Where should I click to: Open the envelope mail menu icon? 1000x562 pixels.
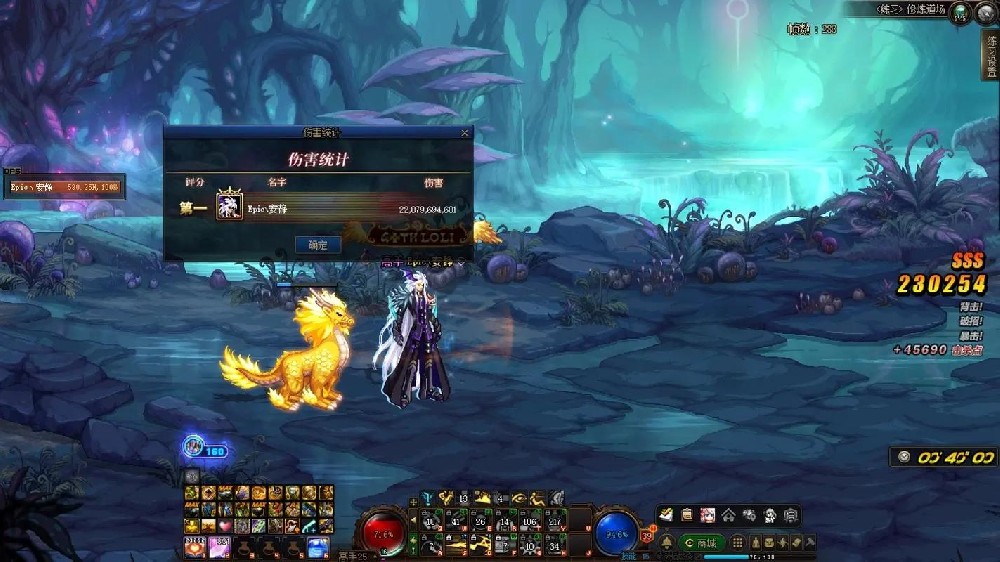666,515
